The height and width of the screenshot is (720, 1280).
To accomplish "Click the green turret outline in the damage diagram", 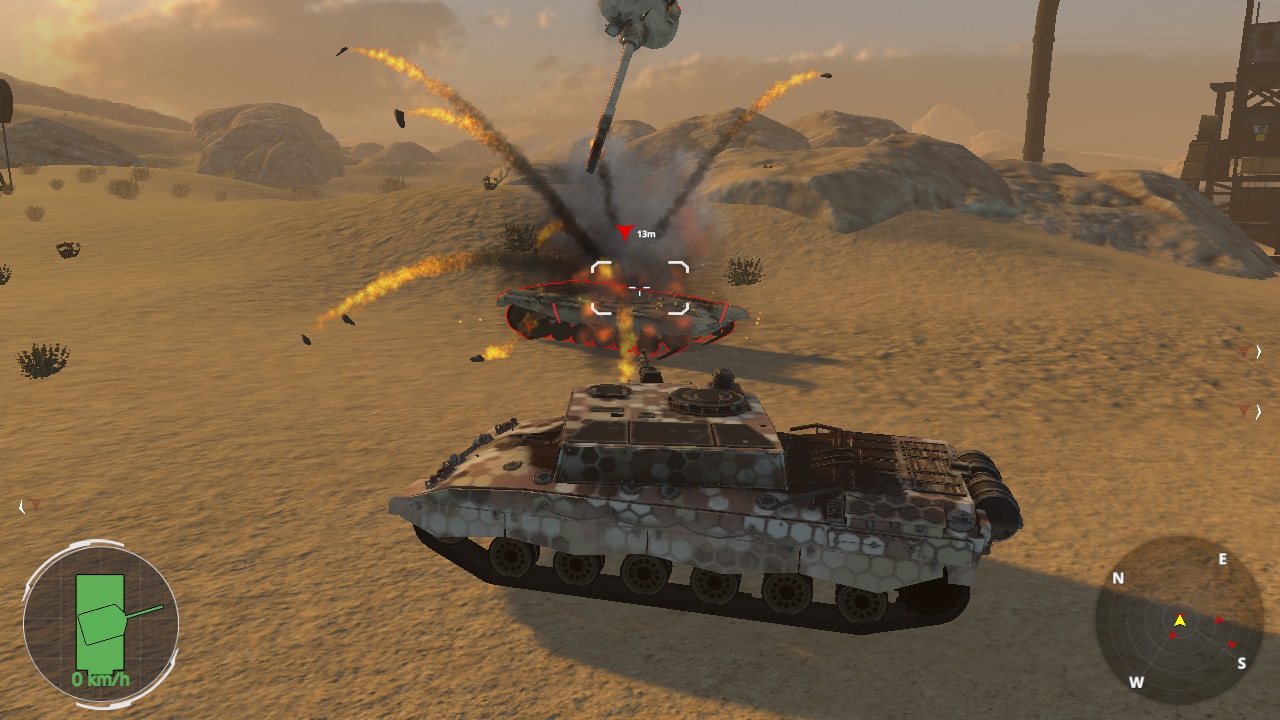I will (102, 624).
